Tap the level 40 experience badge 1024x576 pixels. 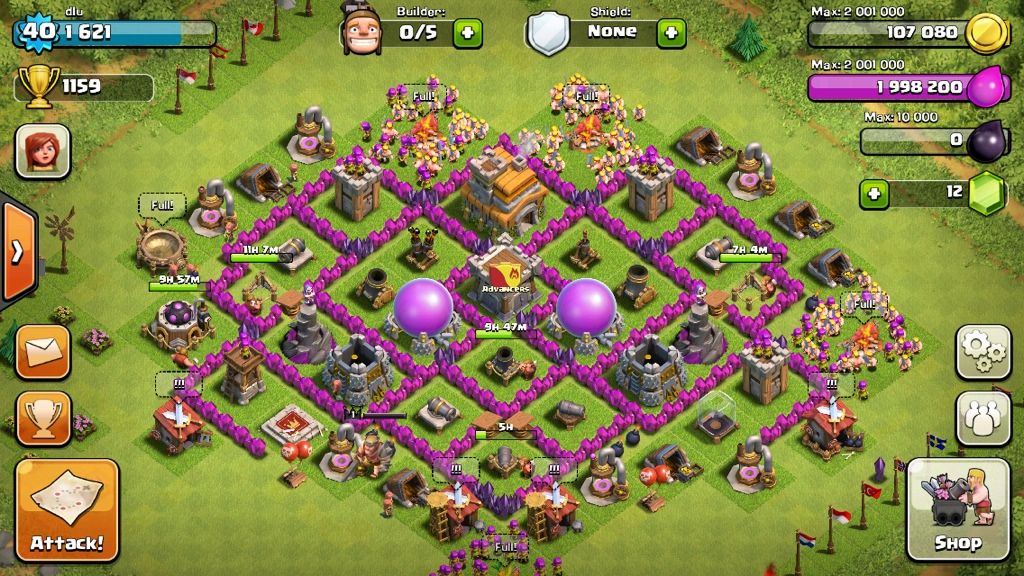(36, 30)
